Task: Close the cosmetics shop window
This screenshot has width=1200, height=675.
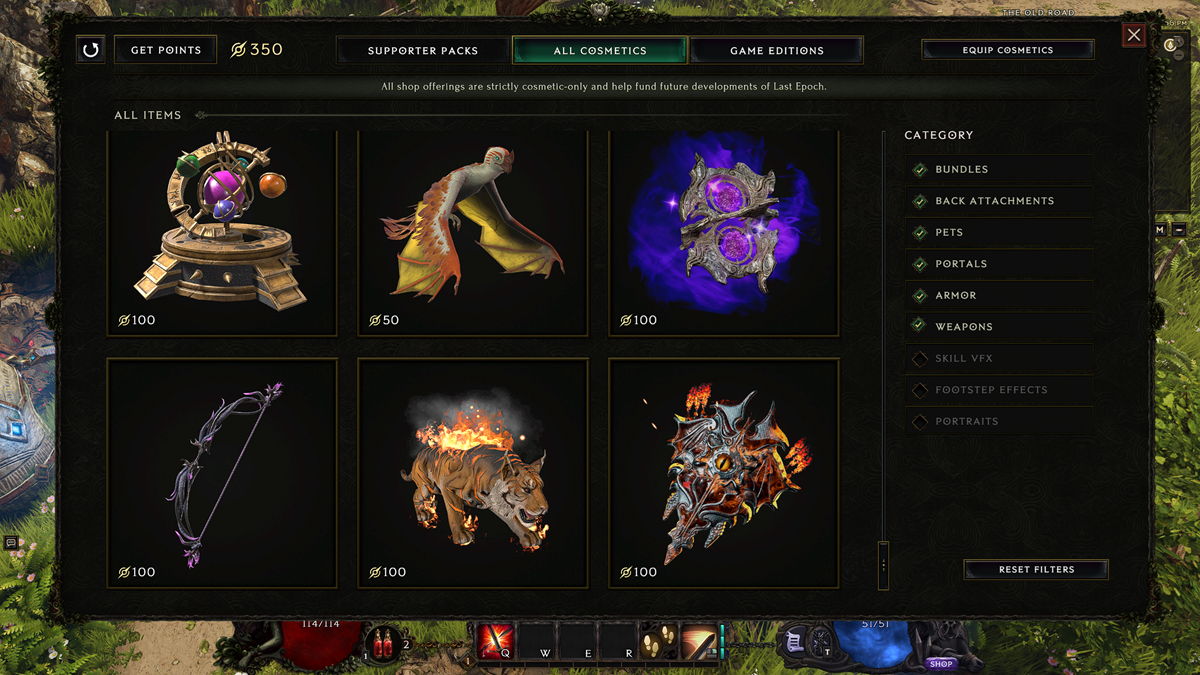Action: (x=1133, y=36)
